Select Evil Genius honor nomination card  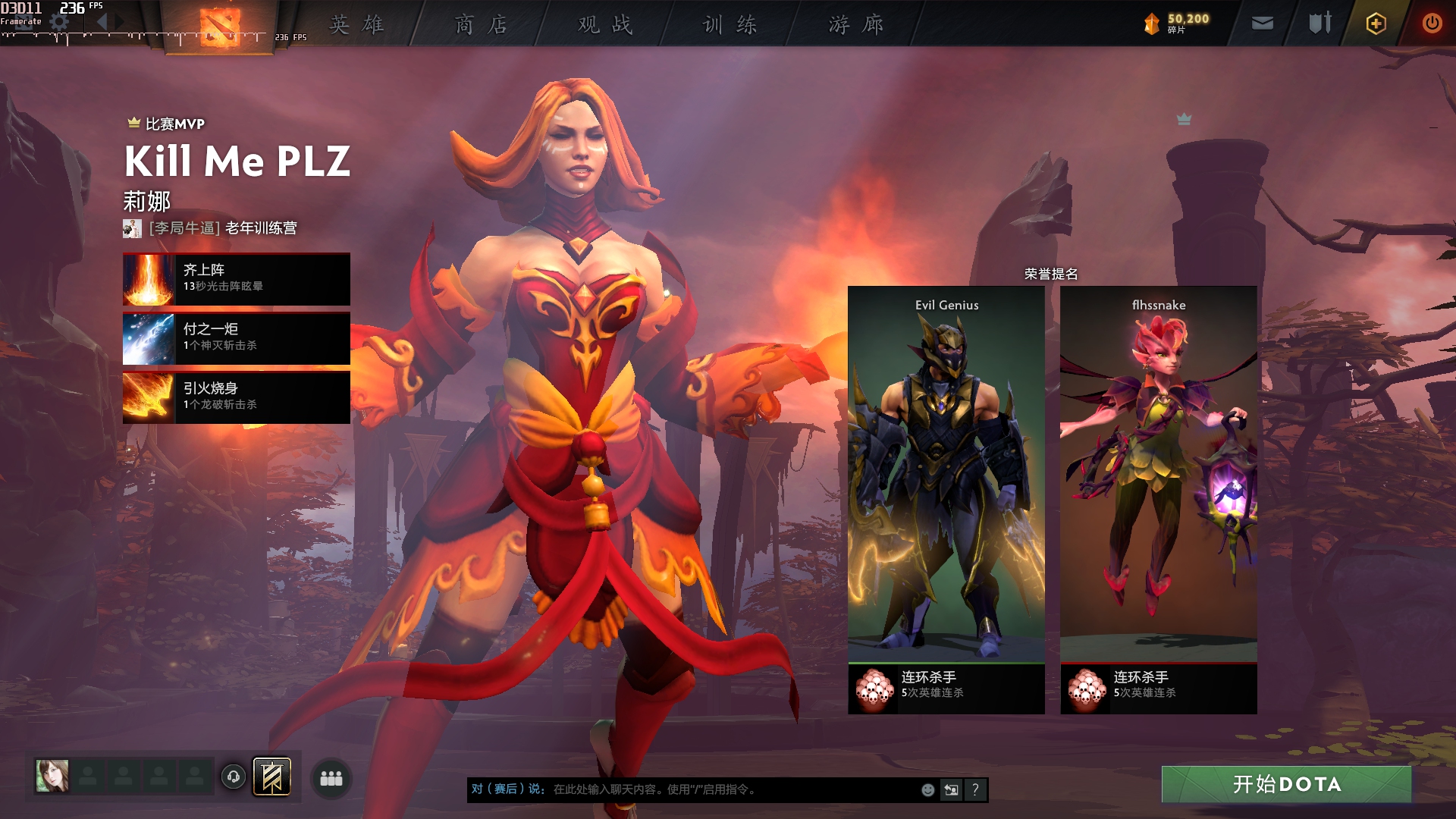tap(946, 485)
